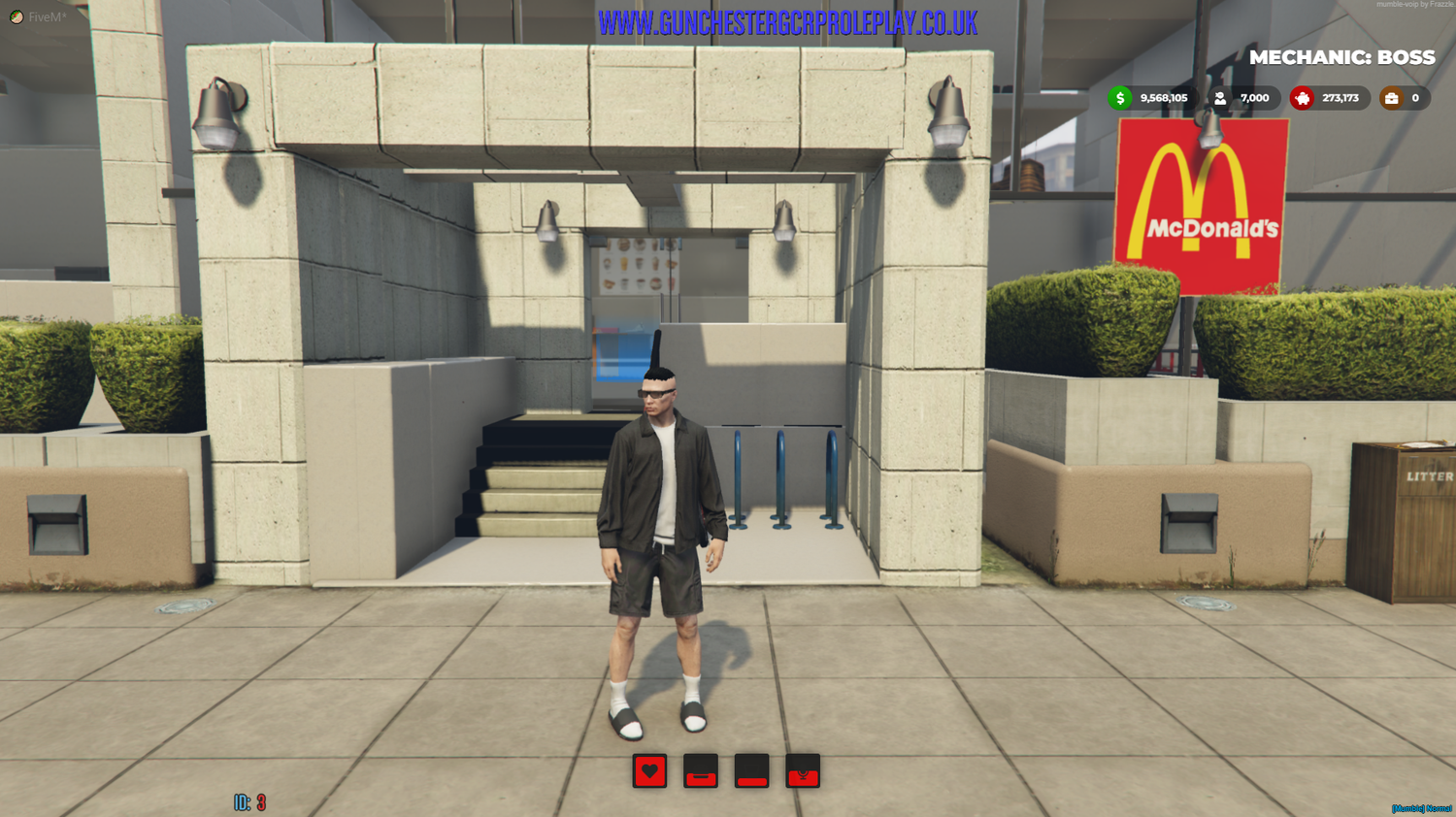
Task: Click the MECHANIC: BOSS job title
Action: (x=1343, y=57)
